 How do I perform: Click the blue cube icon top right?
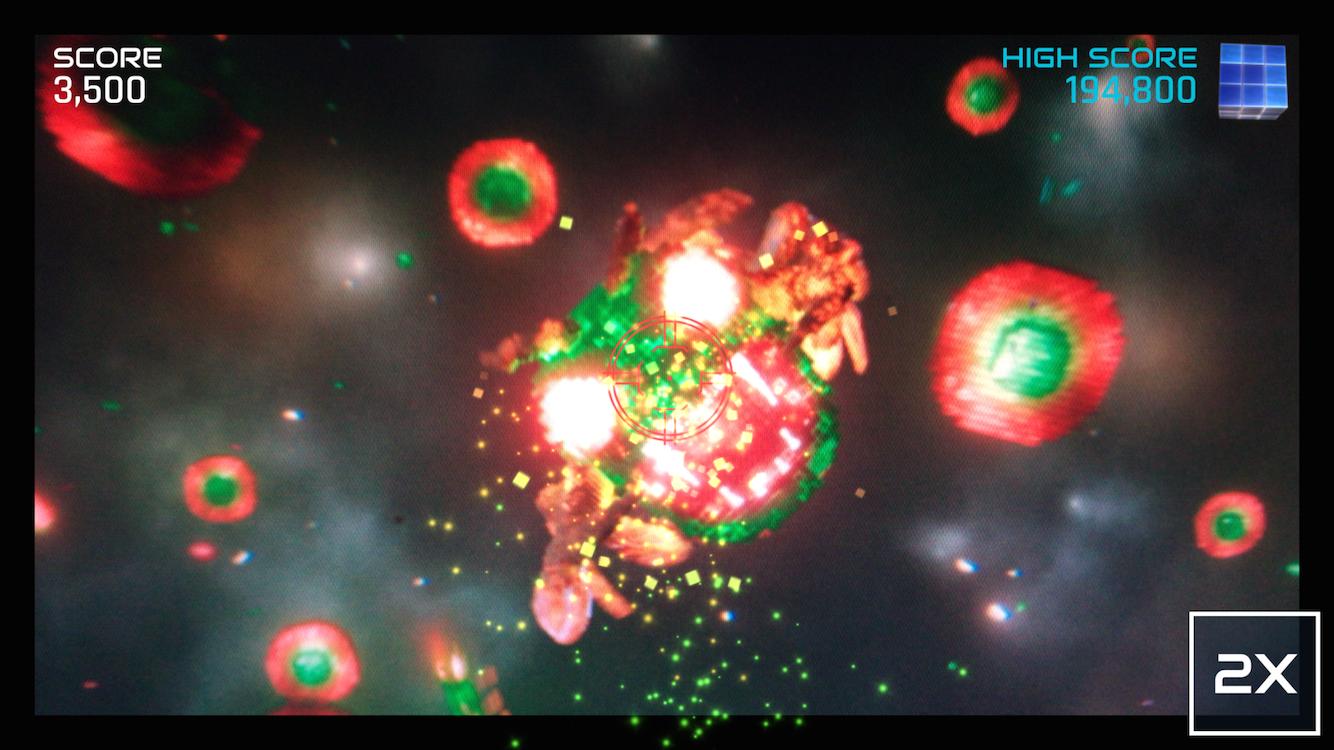1253,80
